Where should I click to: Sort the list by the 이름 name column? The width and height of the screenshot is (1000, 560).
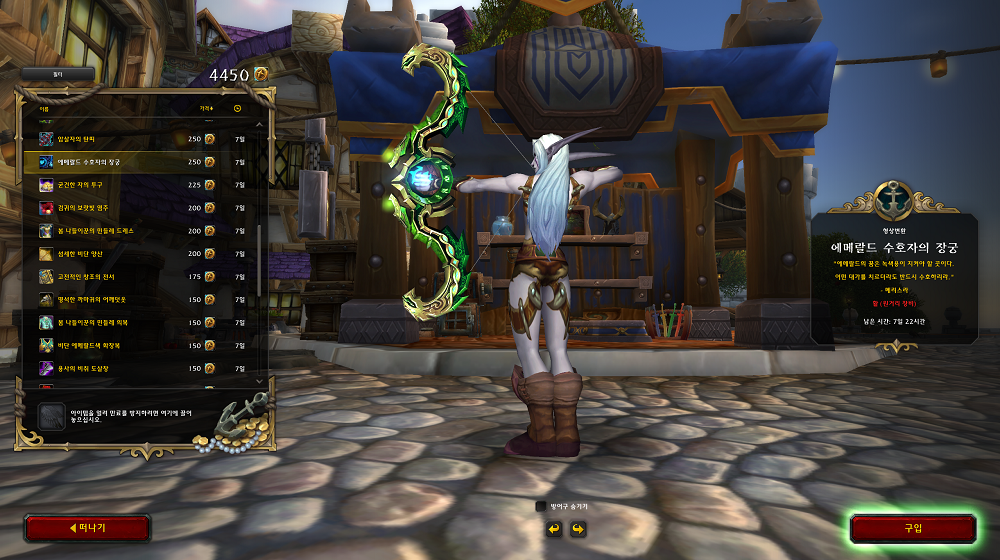pyautogui.click(x=43, y=108)
